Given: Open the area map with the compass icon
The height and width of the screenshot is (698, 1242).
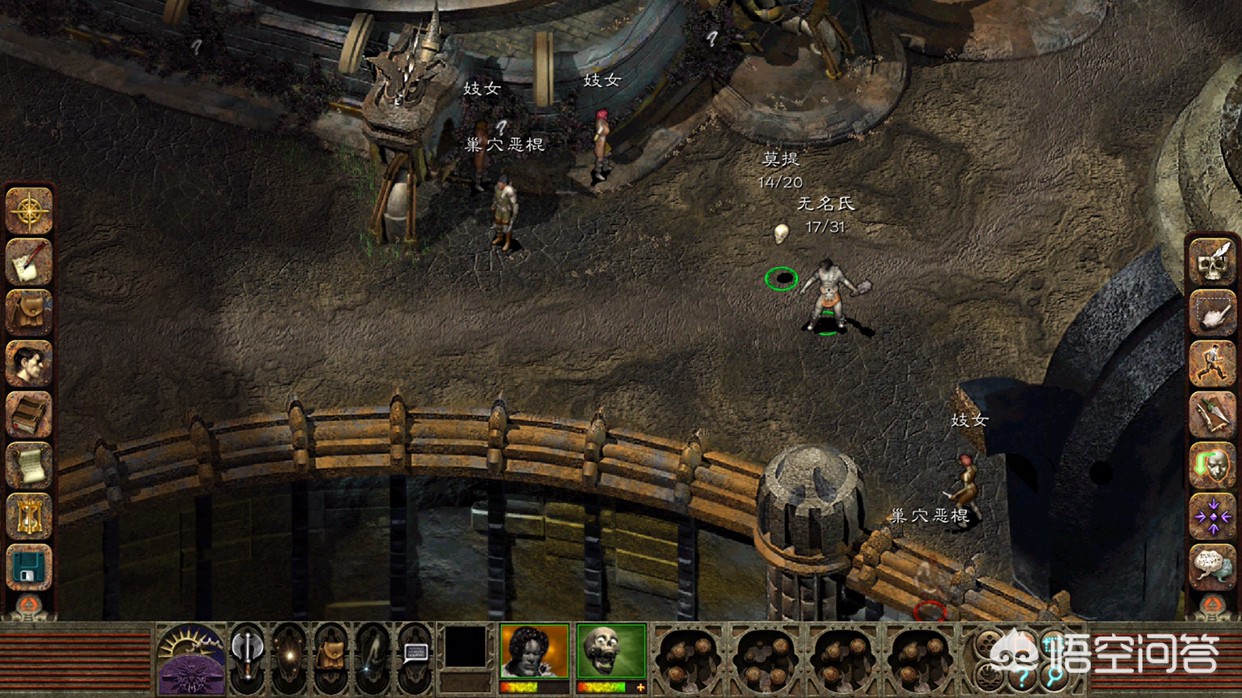Looking at the screenshot, I should 29,211.
